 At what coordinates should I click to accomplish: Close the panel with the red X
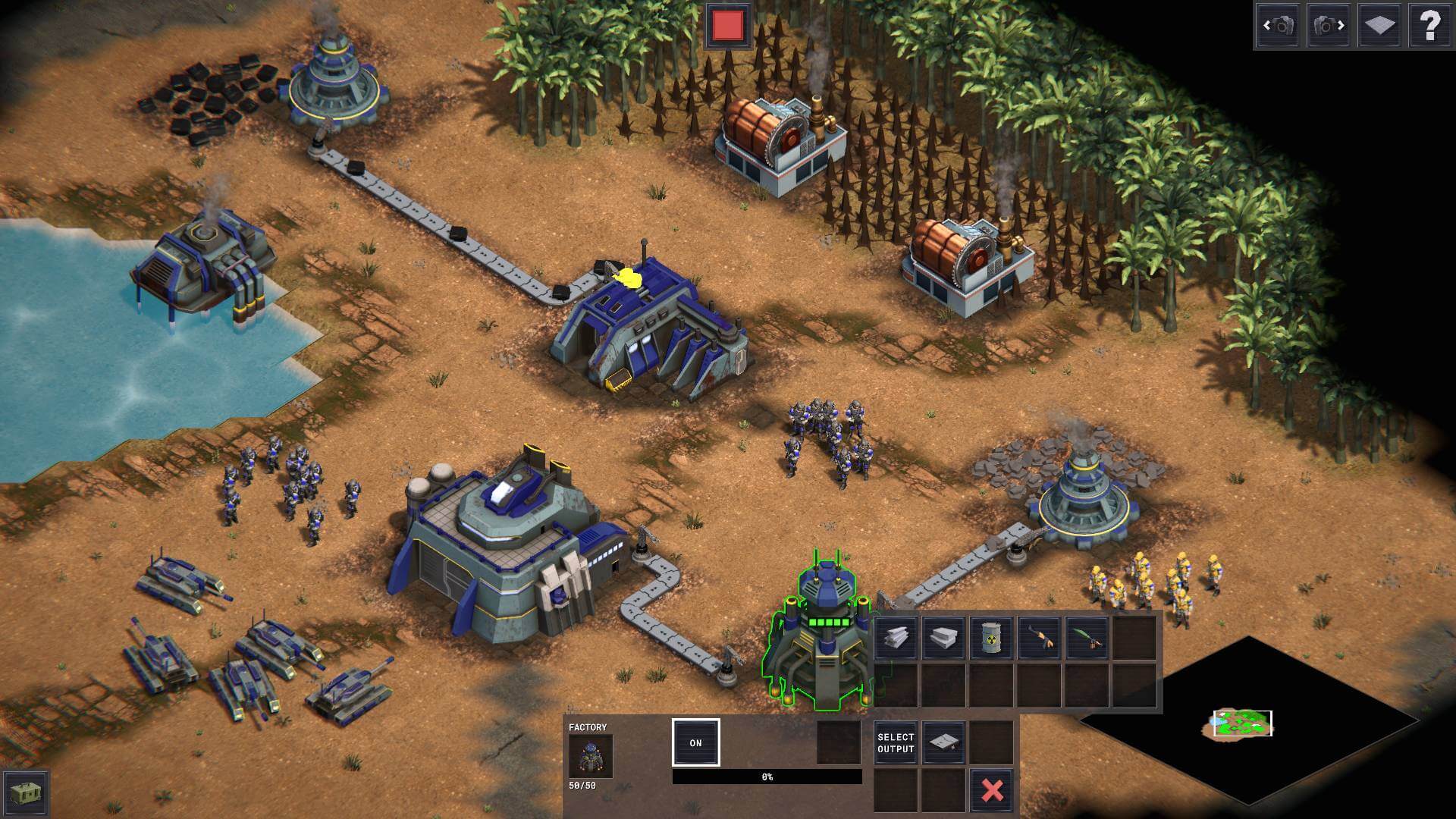992,790
